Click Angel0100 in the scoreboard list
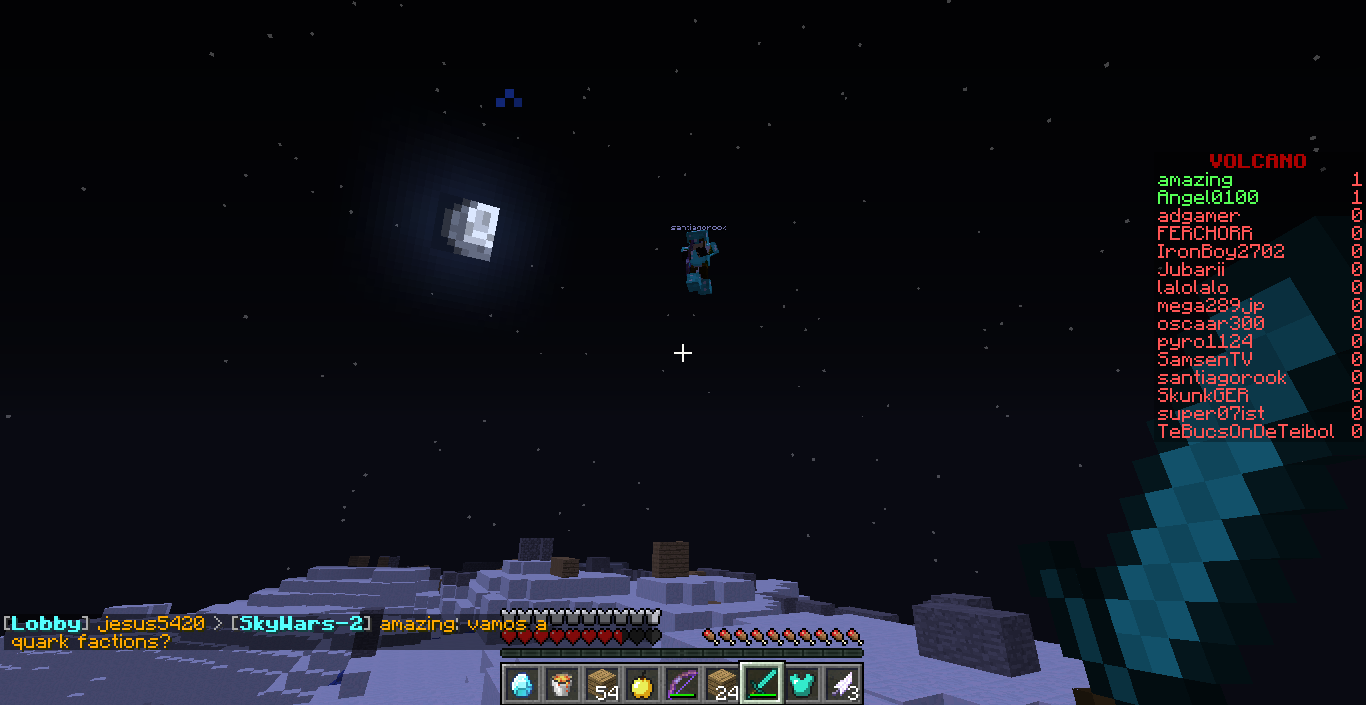This screenshot has height=705, width=1366. click(1207, 198)
